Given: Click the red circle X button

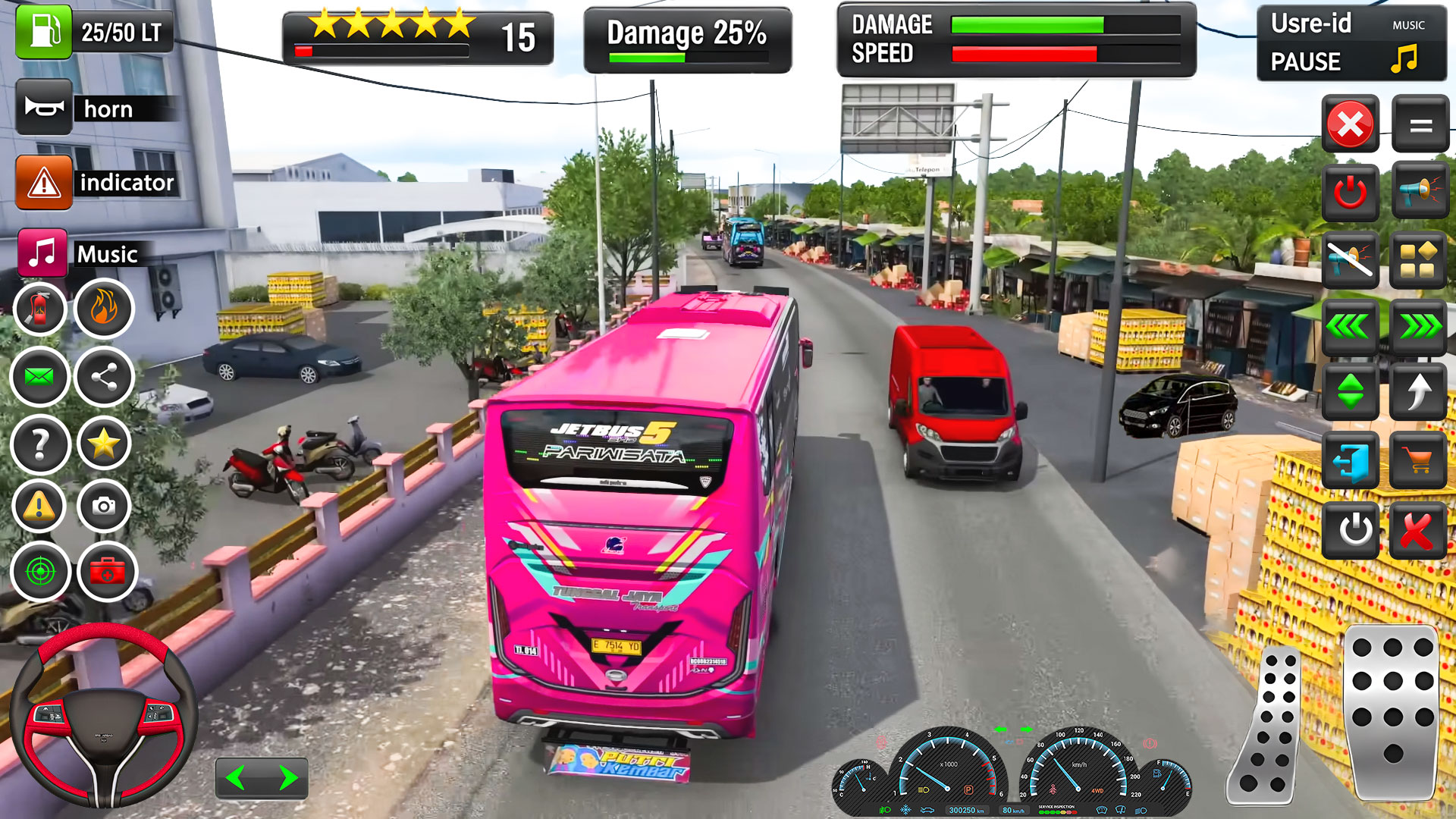Looking at the screenshot, I should pyautogui.click(x=1351, y=124).
